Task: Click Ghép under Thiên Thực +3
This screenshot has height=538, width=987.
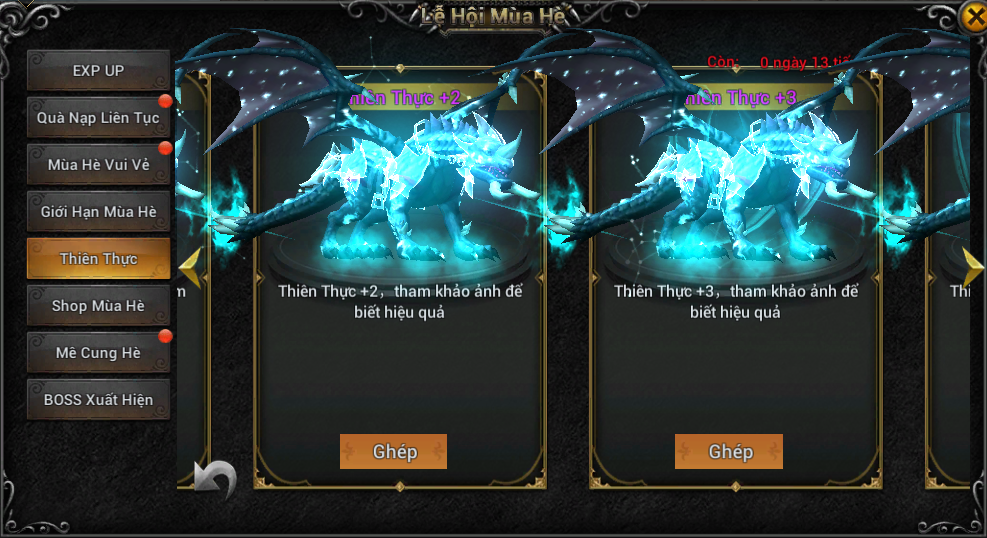Action: (x=729, y=451)
